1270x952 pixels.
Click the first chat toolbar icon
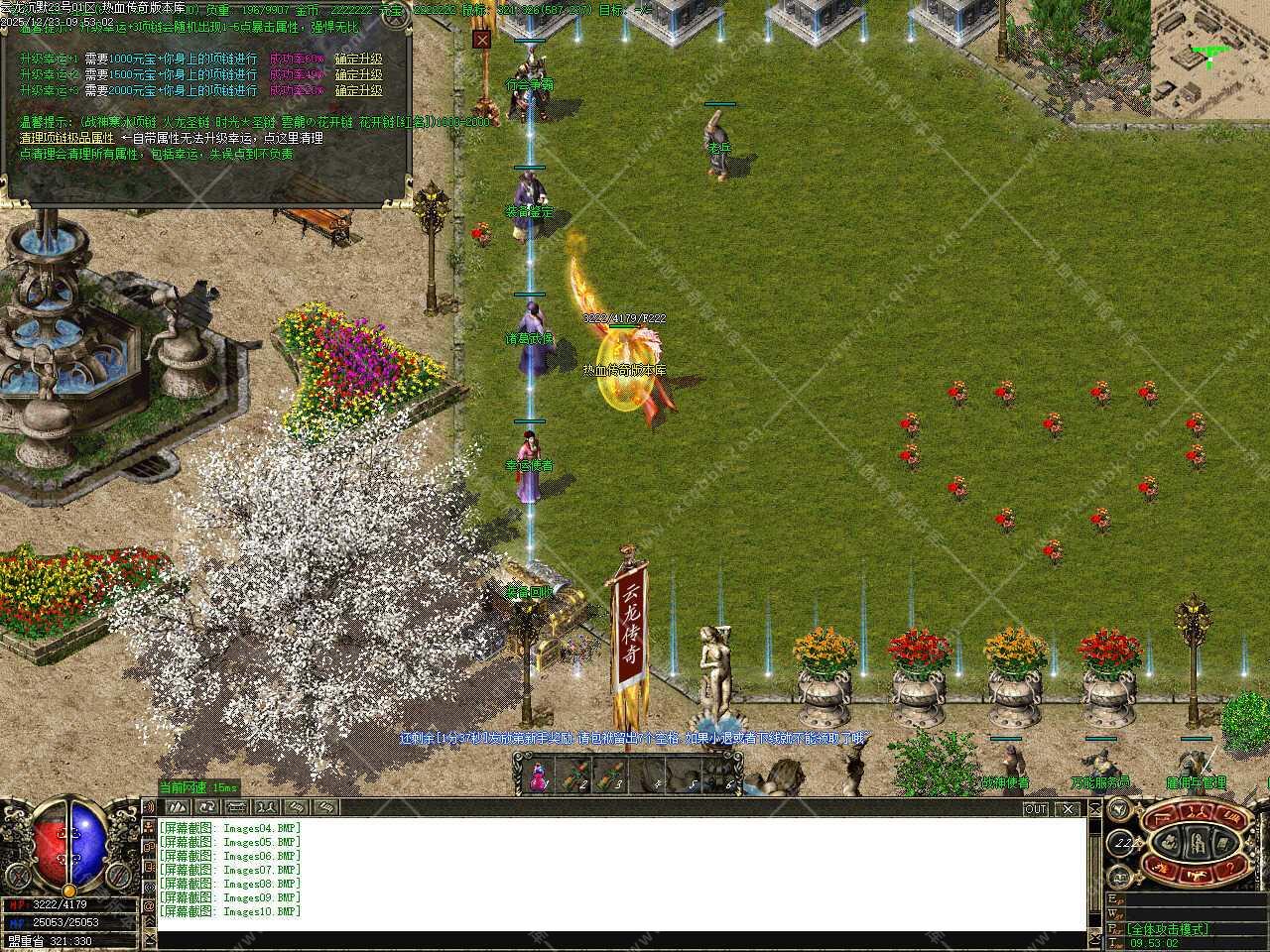pyautogui.click(x=178, y=807)
